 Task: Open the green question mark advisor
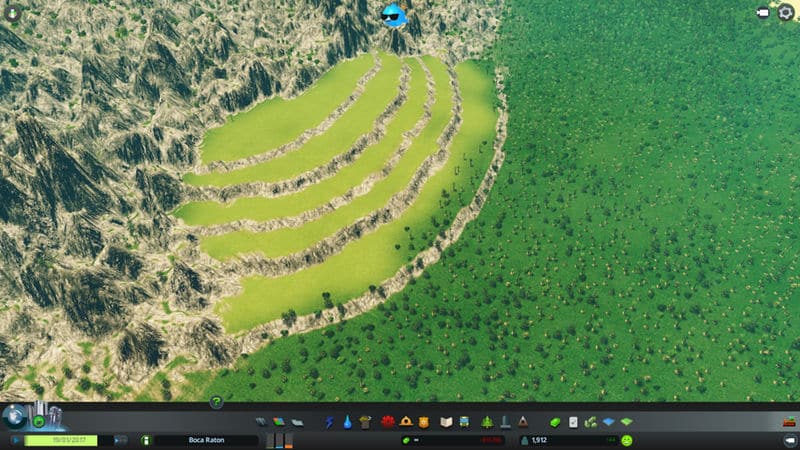tap(215, 402)
